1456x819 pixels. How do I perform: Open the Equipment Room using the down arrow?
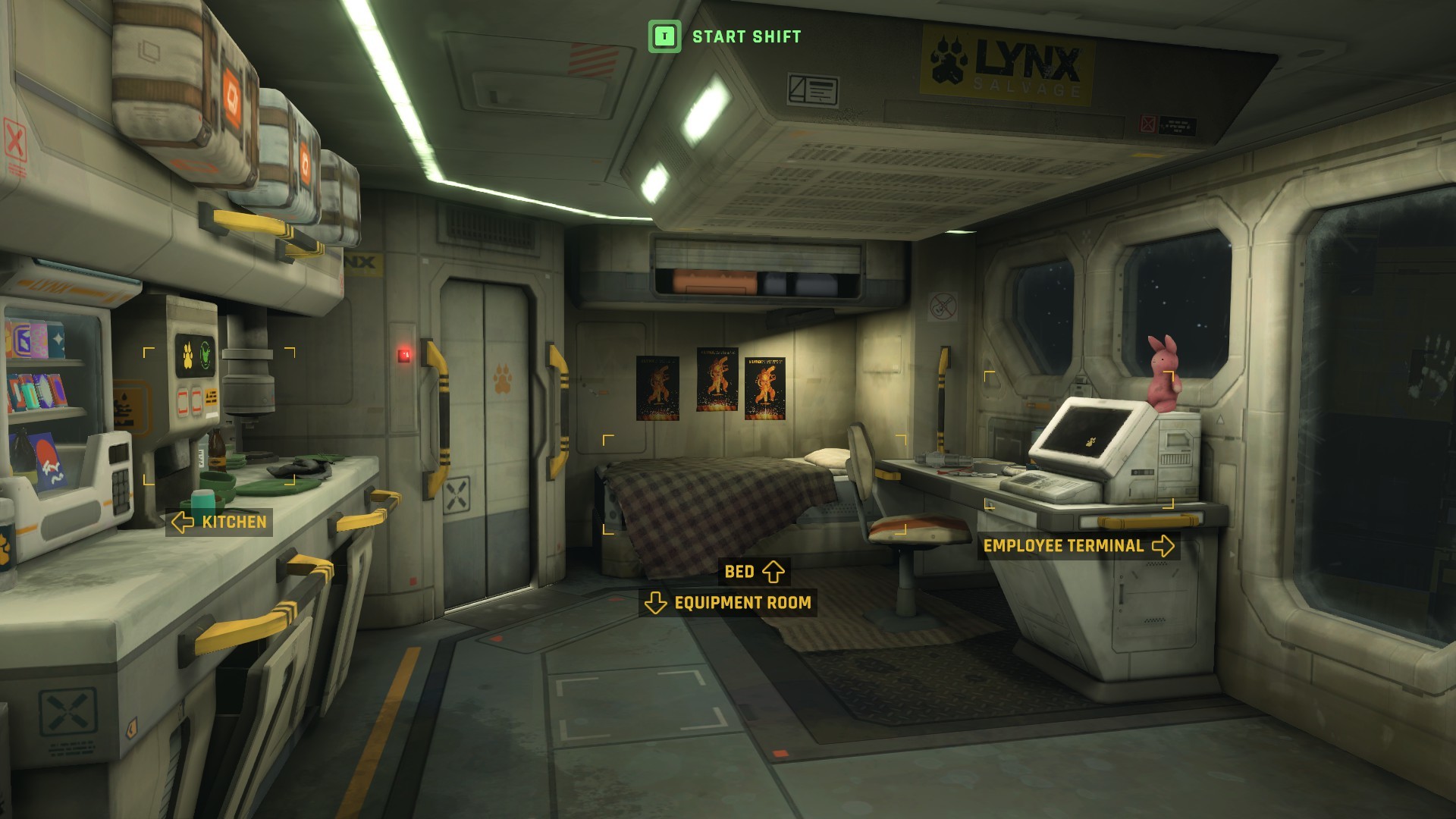tap(654, 604)
